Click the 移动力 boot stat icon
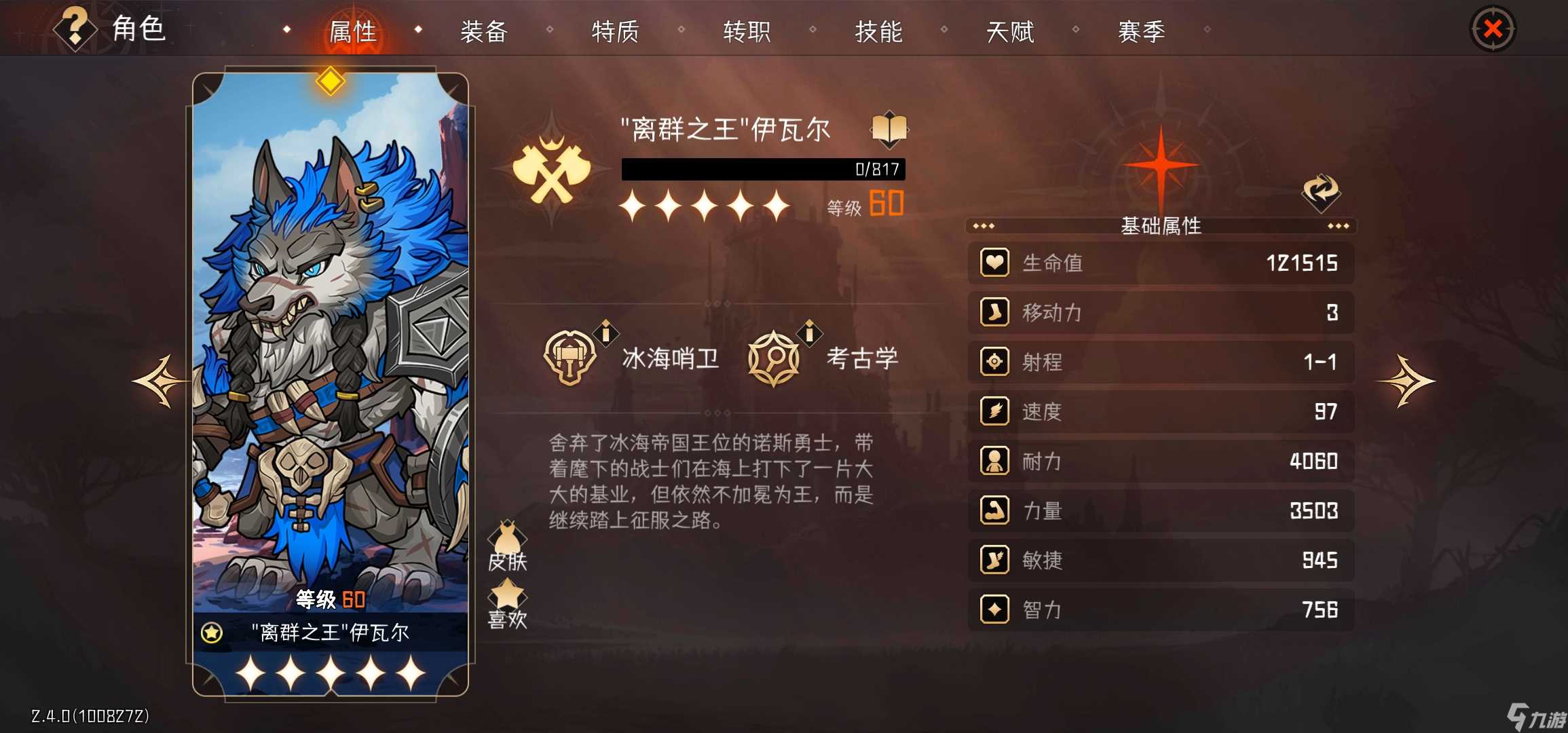Screen dimensions: 1568x733 tap(994, 313)
